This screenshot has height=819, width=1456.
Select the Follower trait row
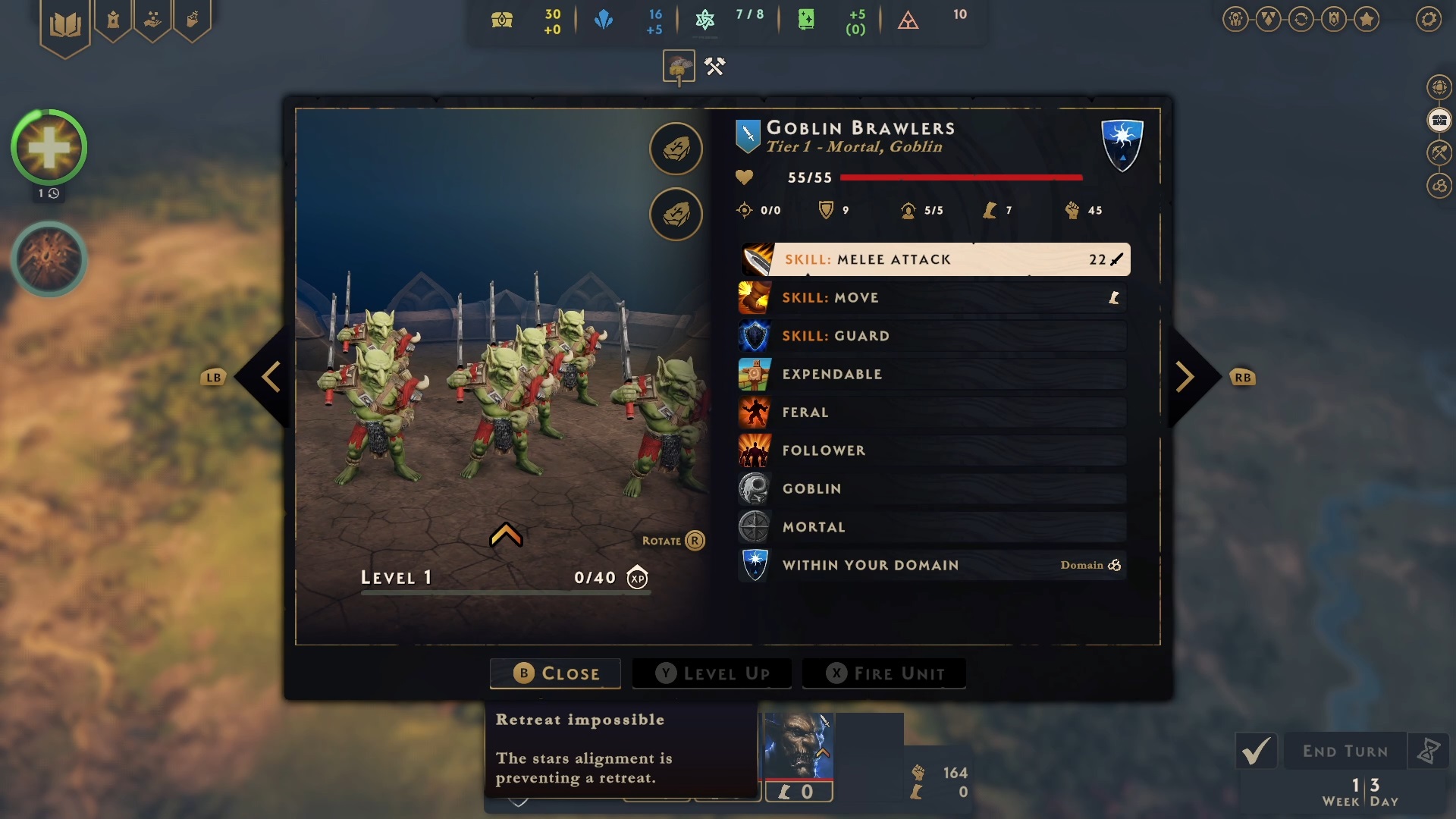click(932, 450)
